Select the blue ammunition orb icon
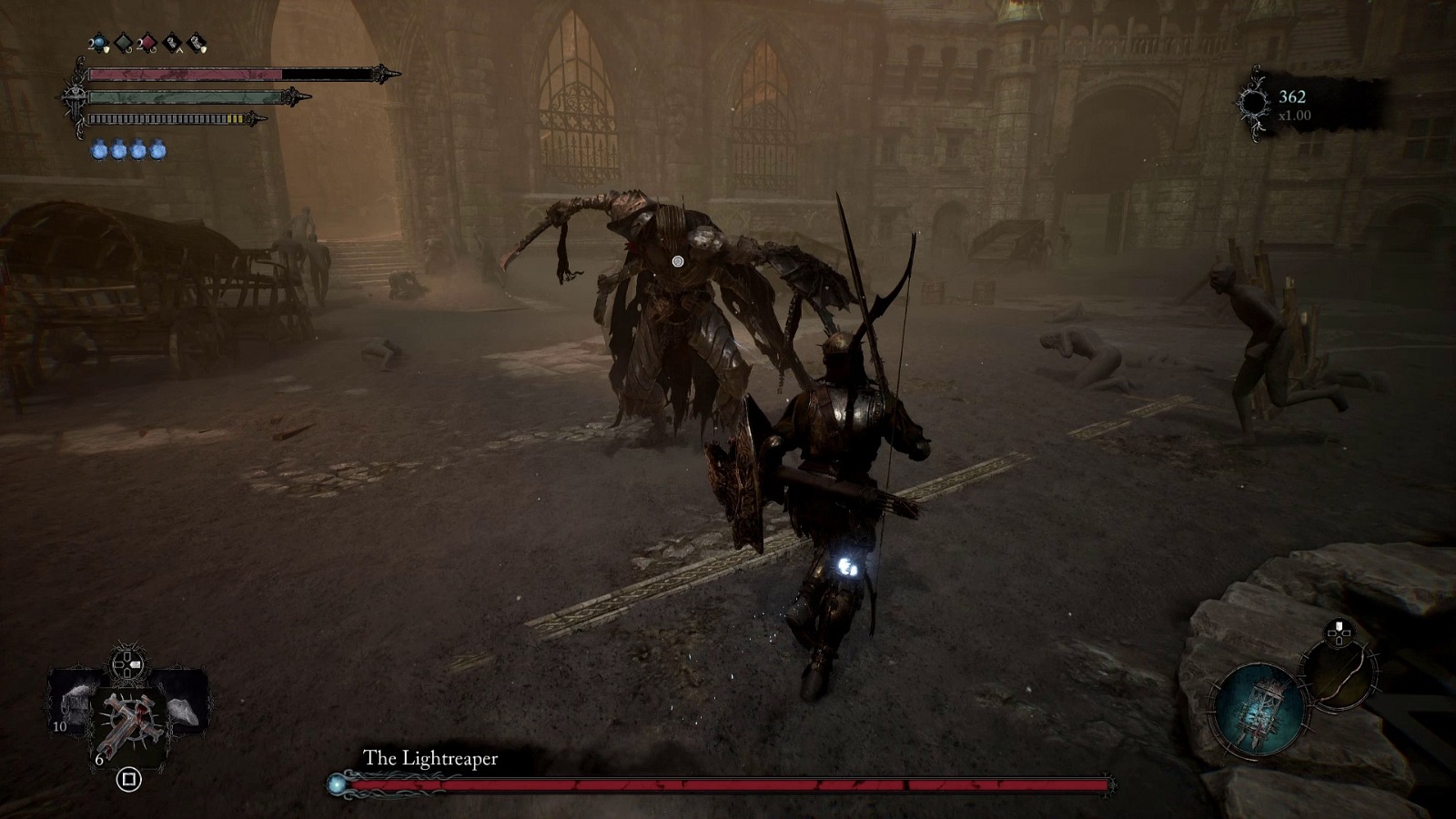The image size is (1456, 819). tap(98, 41)
